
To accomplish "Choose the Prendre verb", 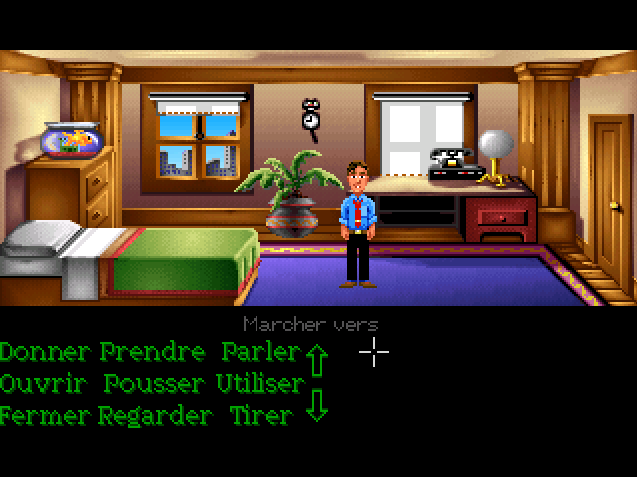I will 149,352.
